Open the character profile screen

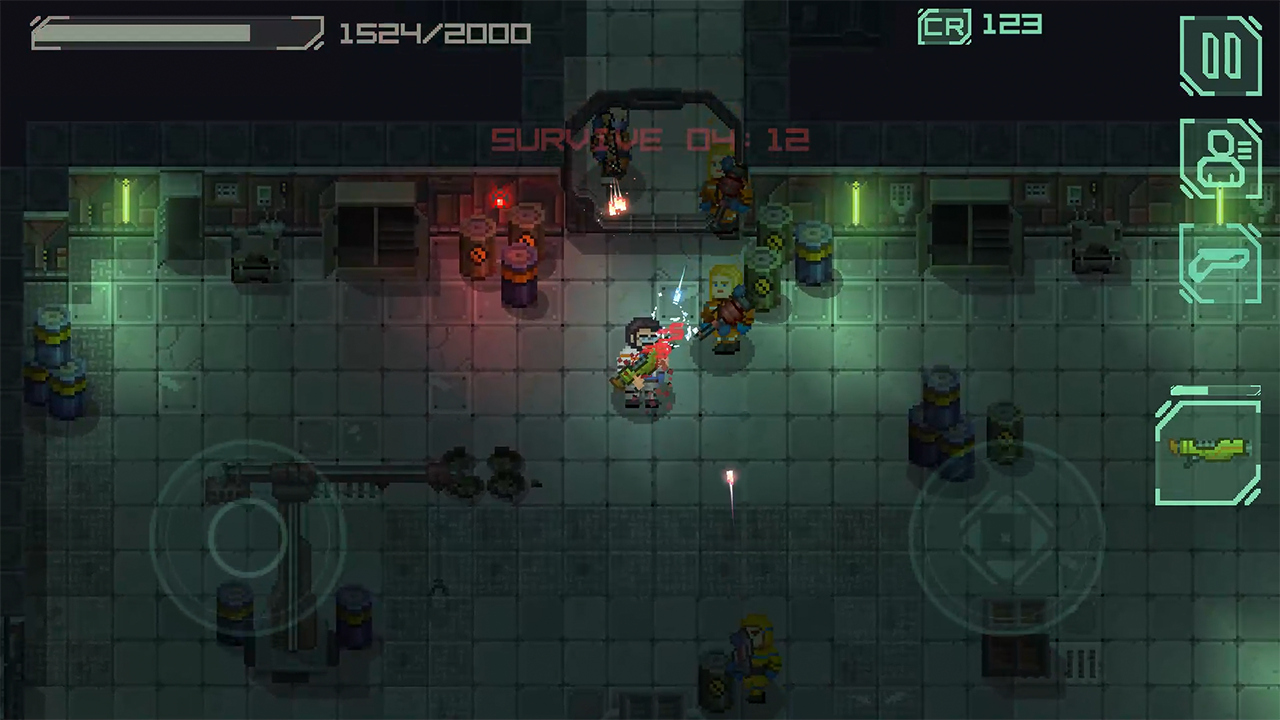click(x=1220, y=158)
